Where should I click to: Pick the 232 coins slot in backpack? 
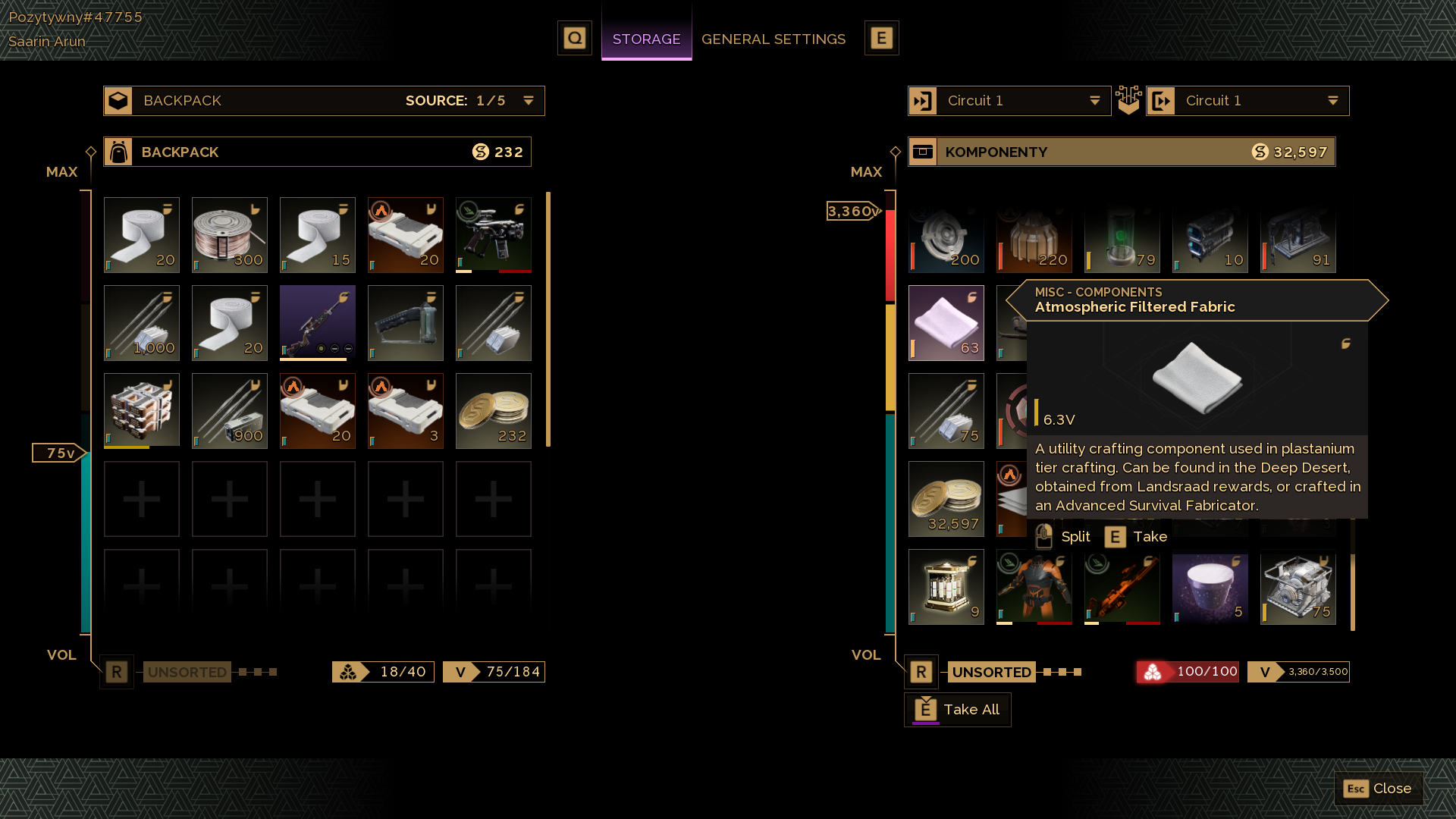click(493, 411)
